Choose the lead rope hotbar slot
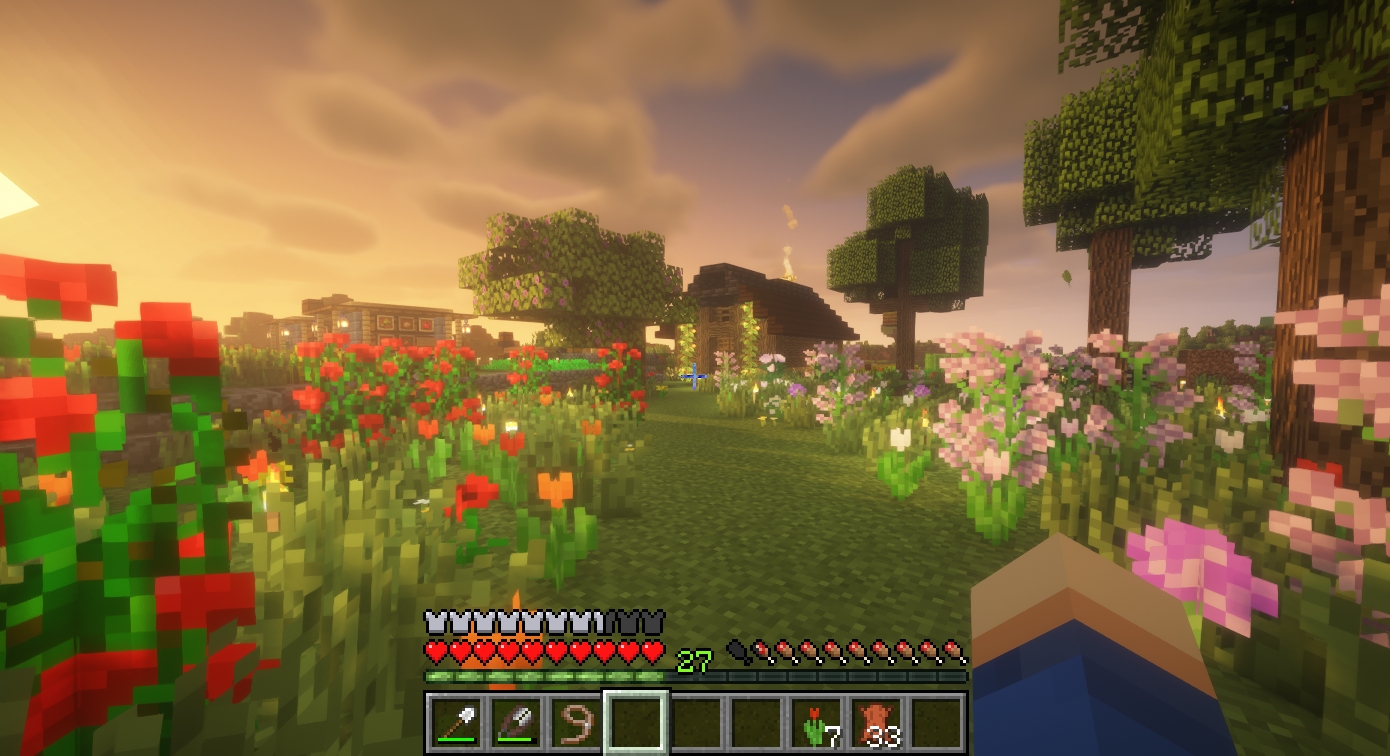Screen dimensions: 1390x756 (x=575, y=722)
